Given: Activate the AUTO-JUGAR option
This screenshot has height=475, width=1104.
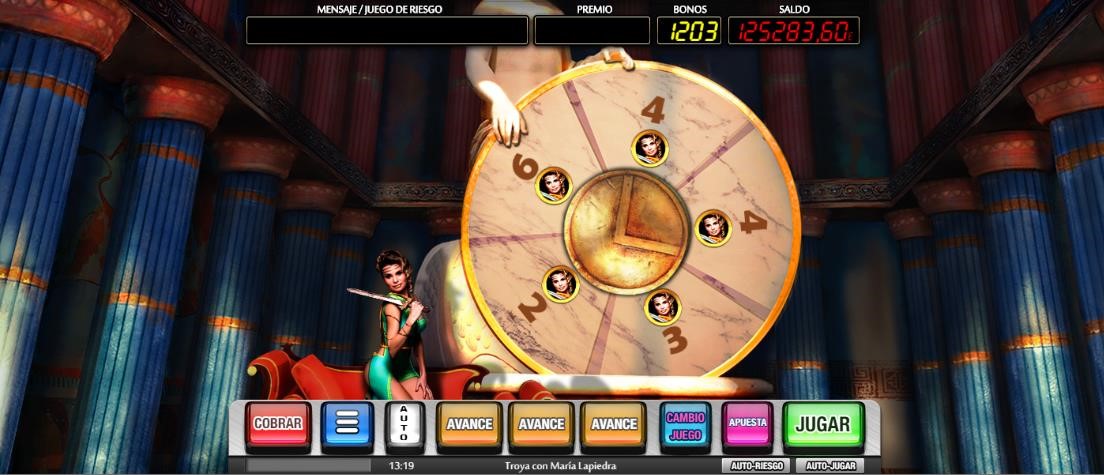Looking at the screenshot, I should click(831, 466).
